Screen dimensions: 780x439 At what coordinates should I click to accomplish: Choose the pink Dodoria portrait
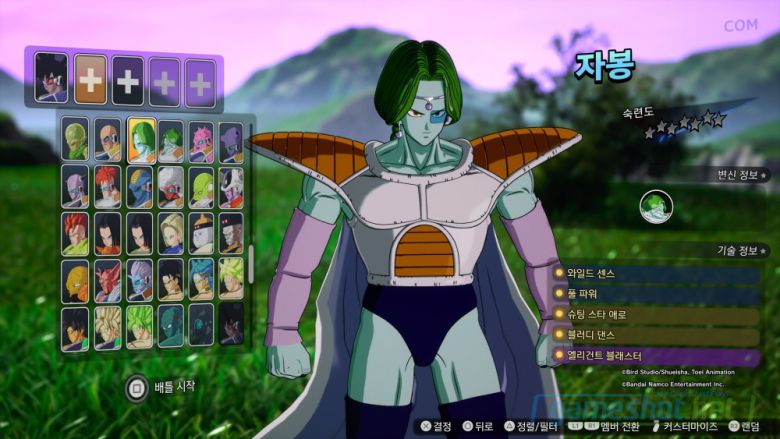(202, 139)
